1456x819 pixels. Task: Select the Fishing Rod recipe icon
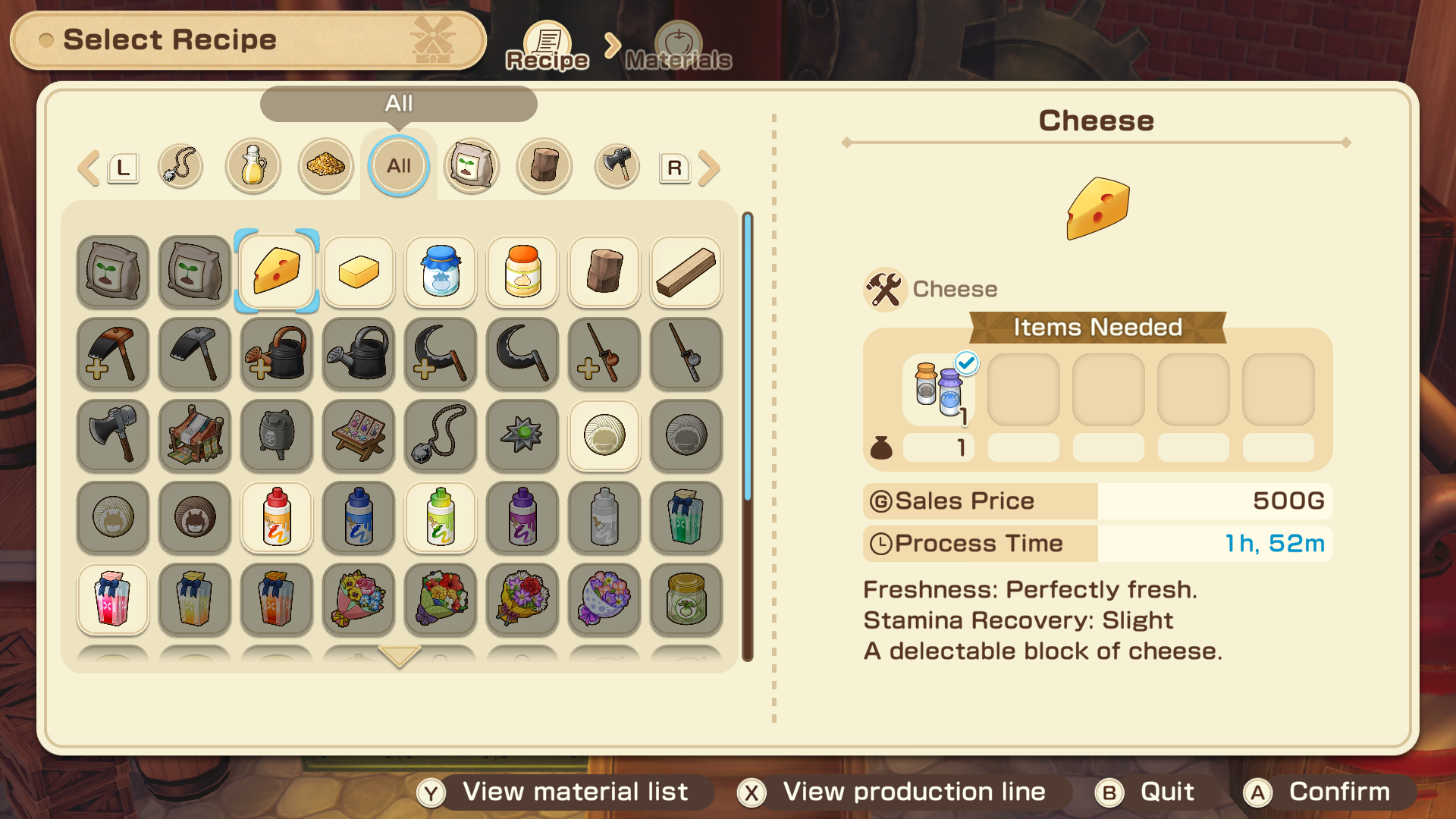point(686,354)
